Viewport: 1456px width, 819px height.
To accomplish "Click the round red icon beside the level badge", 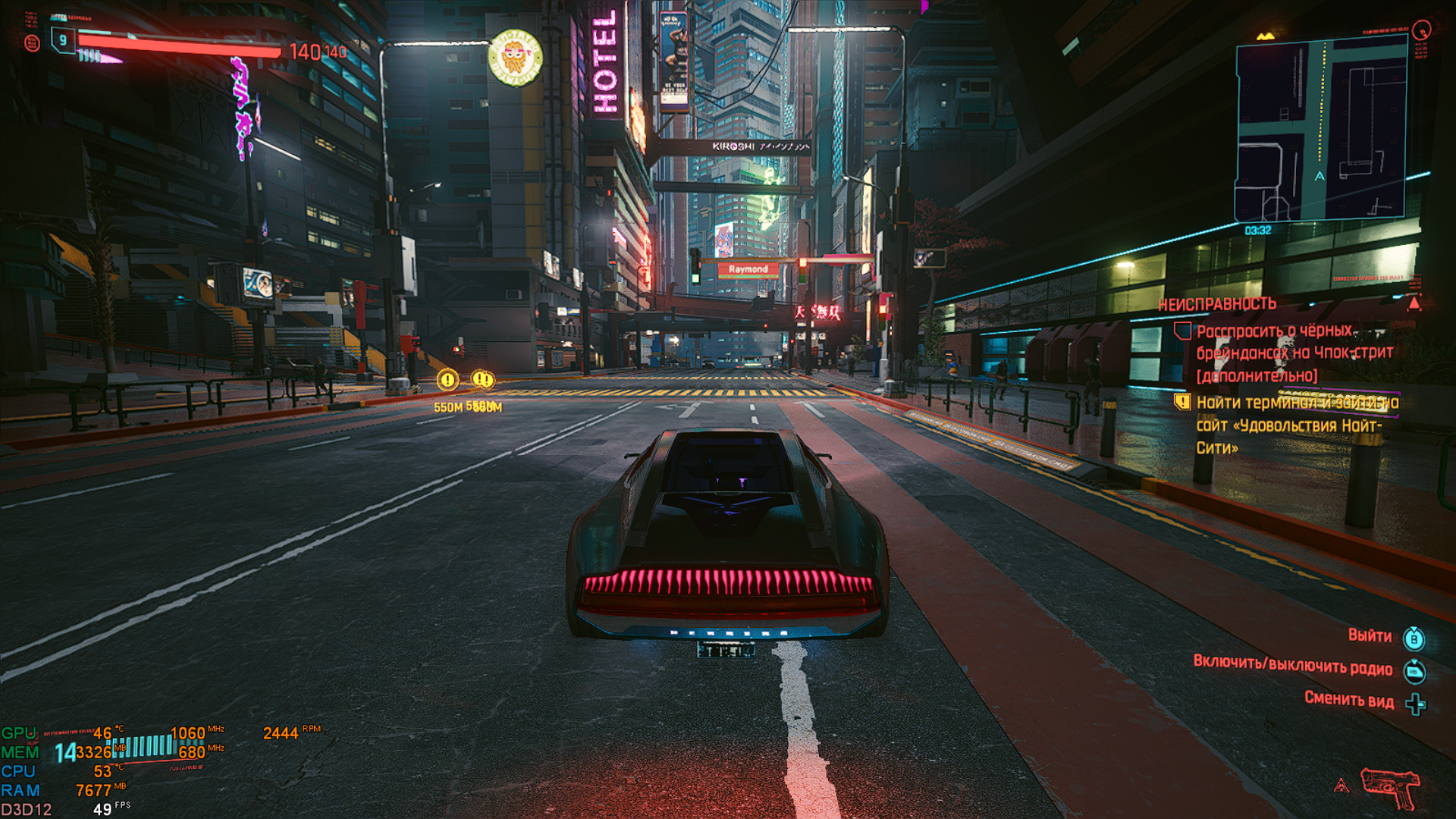I will pyautogui.click(x=32, y=43).
